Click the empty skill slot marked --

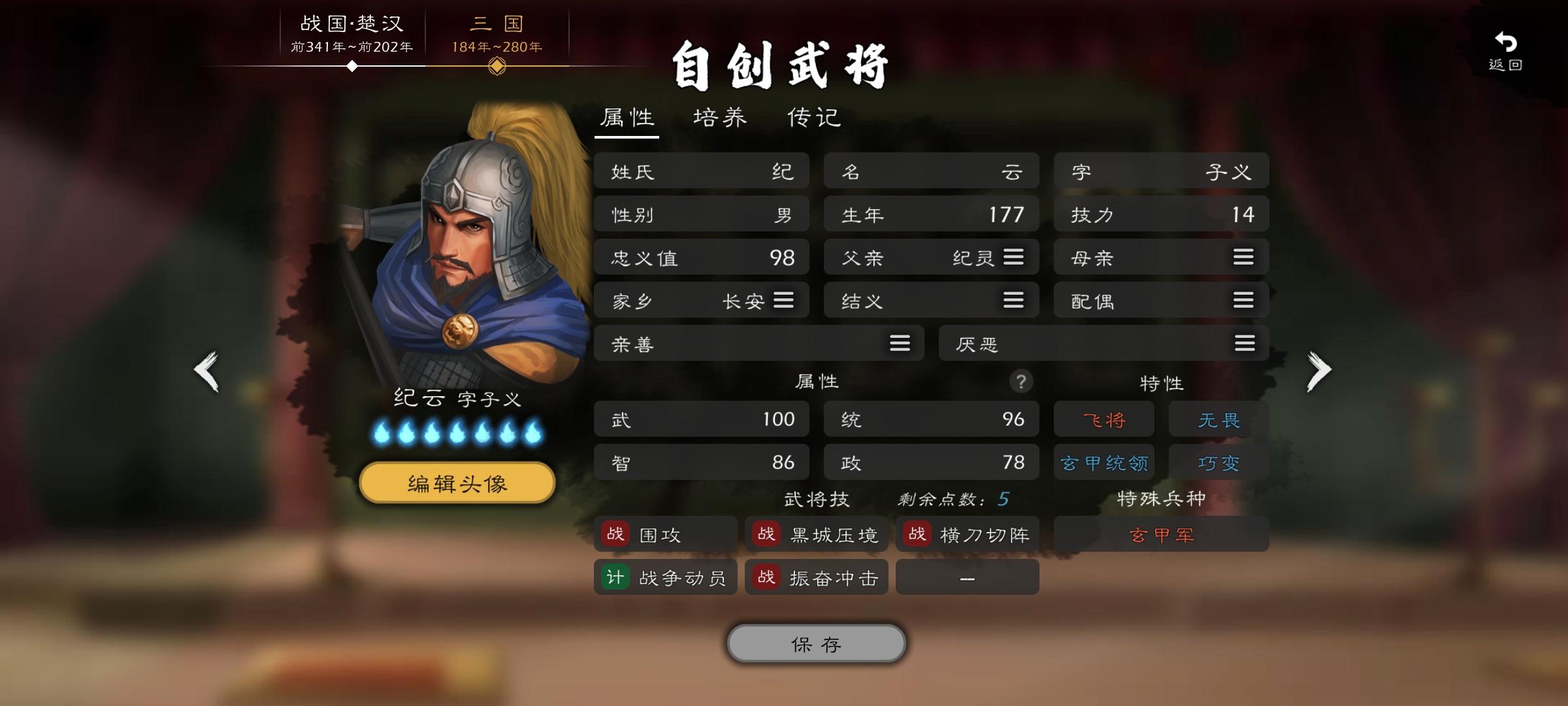tap(967, 577)
